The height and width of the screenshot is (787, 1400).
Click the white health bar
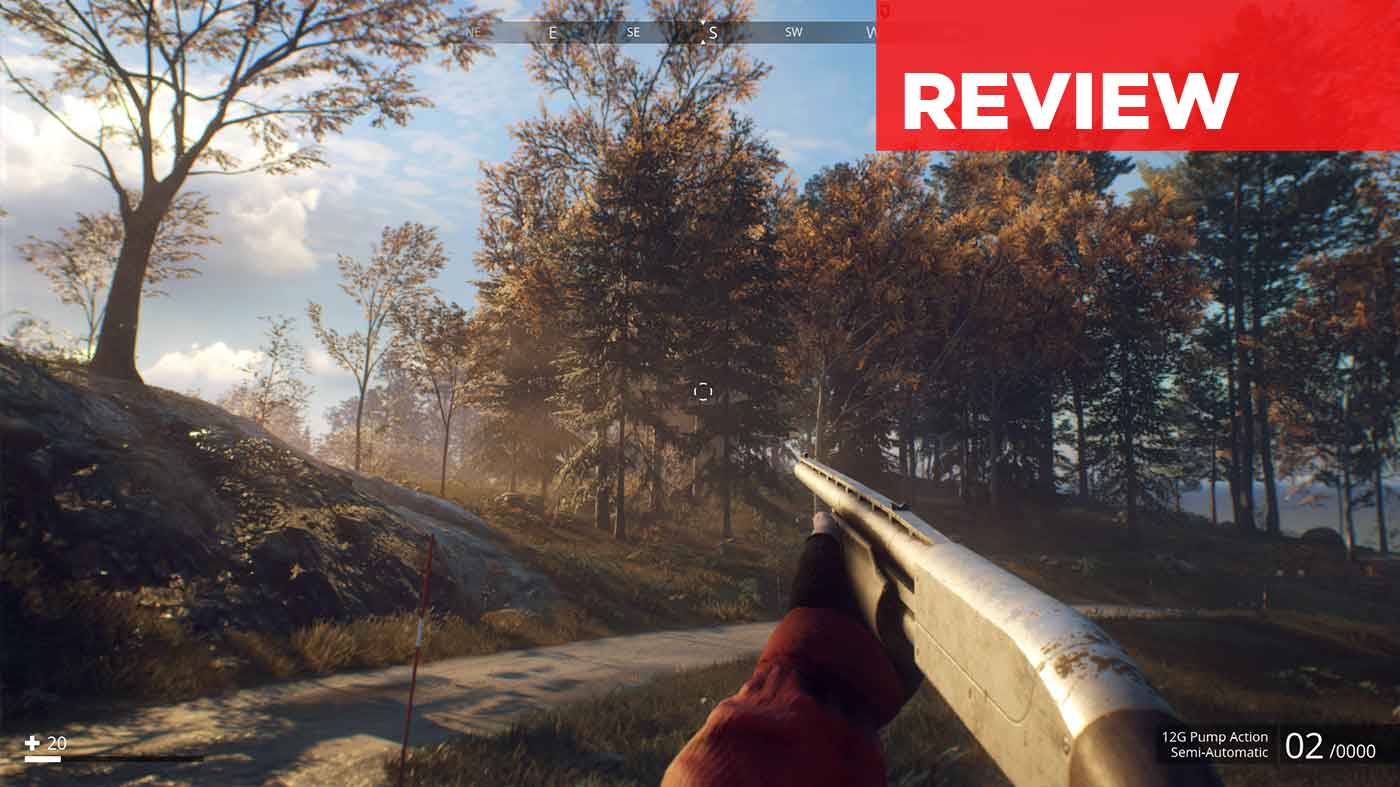tap(43, 757)
